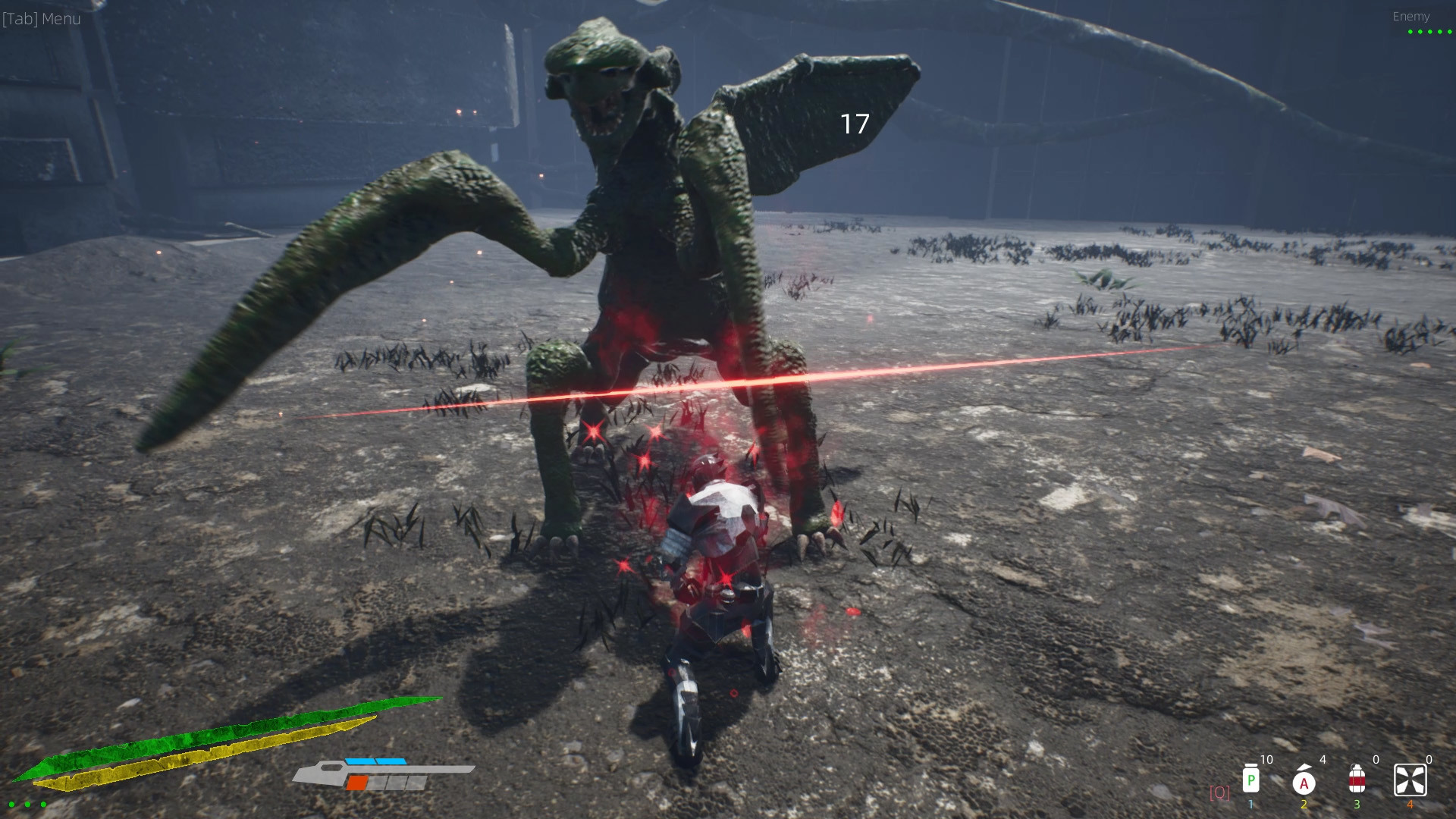
Task: Click the count 4 above the A item
Action: pos(1323,759)
